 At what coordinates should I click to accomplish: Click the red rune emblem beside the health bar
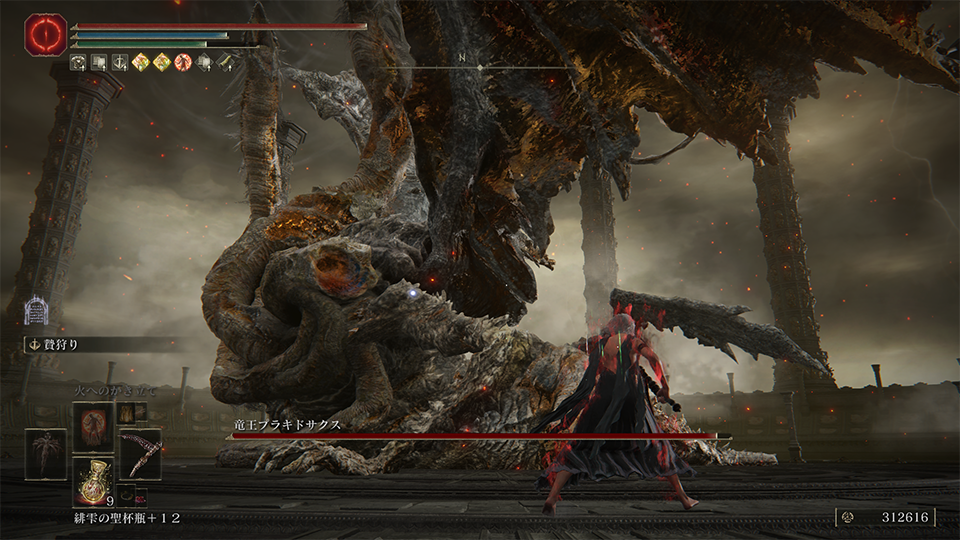[x=45, y=35]
